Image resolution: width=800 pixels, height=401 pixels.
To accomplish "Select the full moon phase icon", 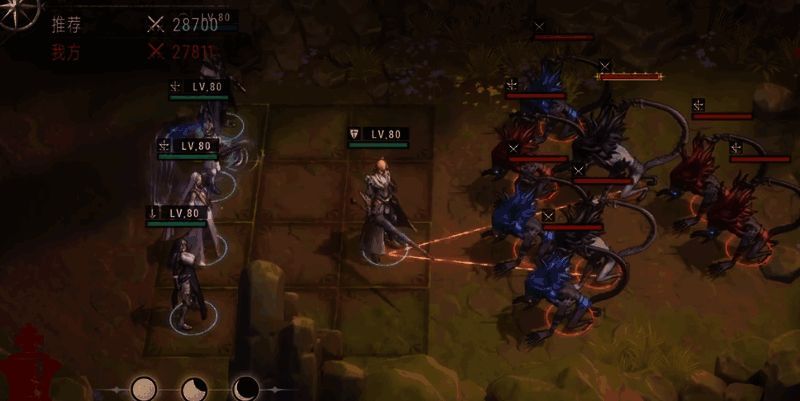I will [x=144, y=388].
